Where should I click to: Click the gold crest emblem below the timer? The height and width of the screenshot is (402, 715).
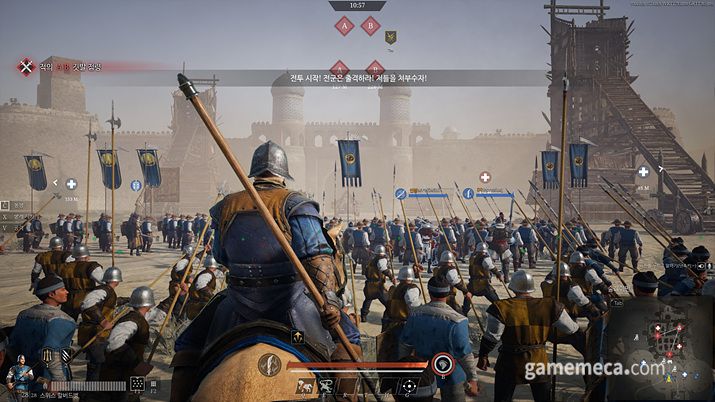391,38
